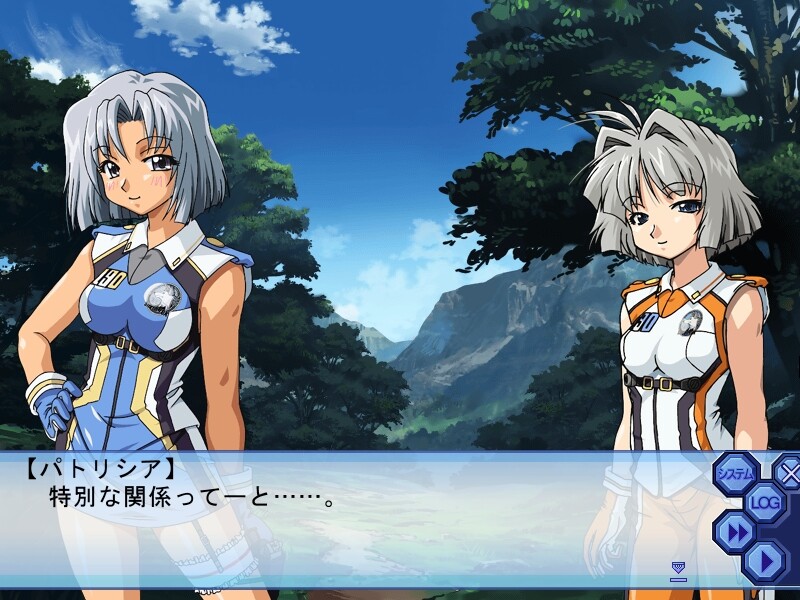Activate the fast-forward skip button
Screen dimensions: 800x600
[736, 531]
